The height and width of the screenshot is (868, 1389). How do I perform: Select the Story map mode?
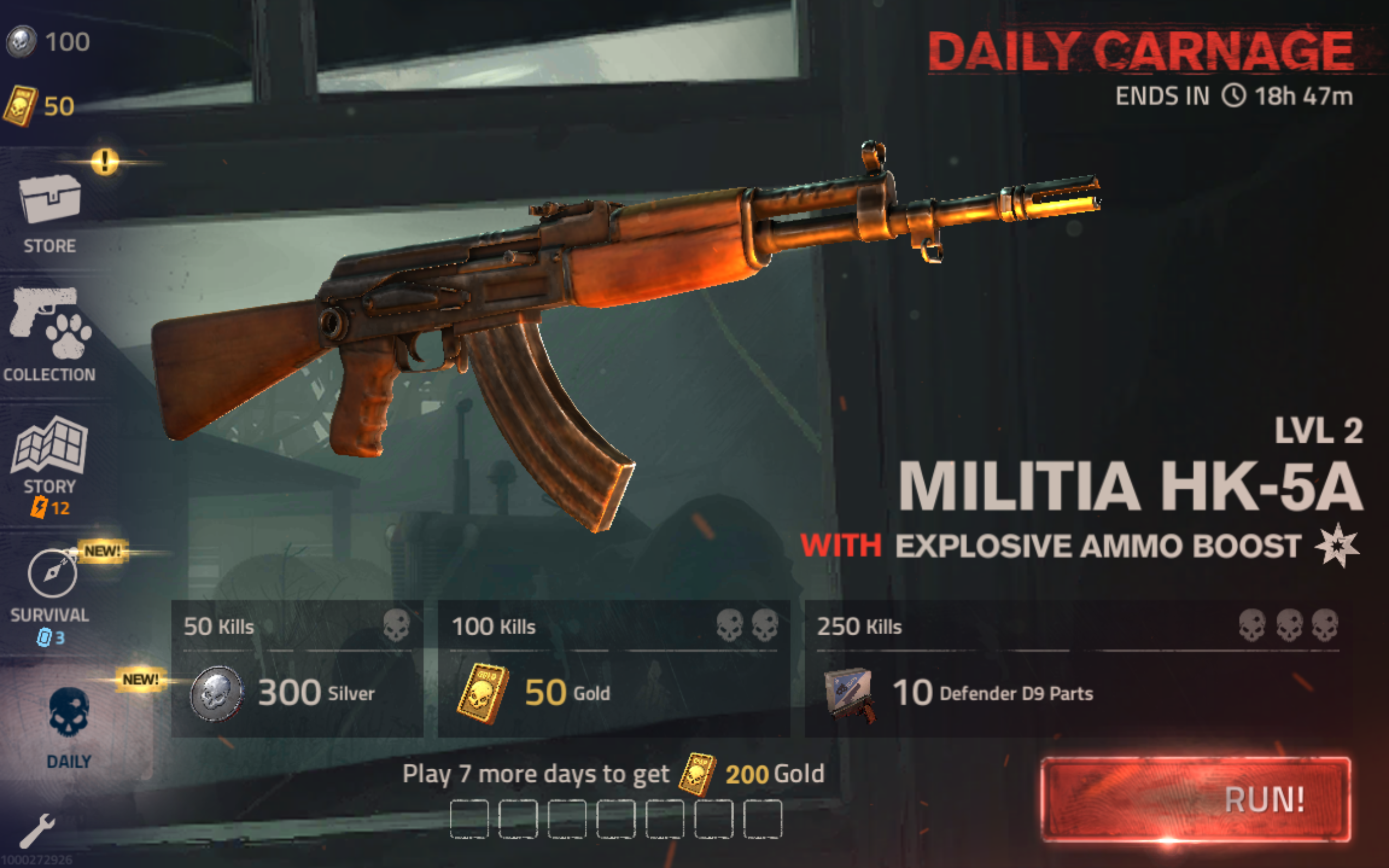pos(50,445)
